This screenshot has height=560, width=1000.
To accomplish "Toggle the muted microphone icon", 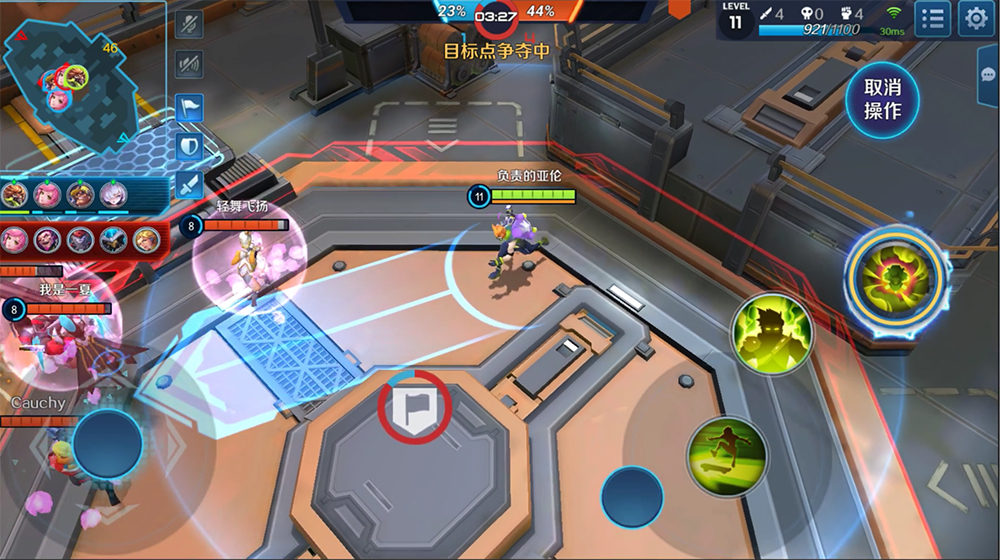I will [x=189, y=25].
